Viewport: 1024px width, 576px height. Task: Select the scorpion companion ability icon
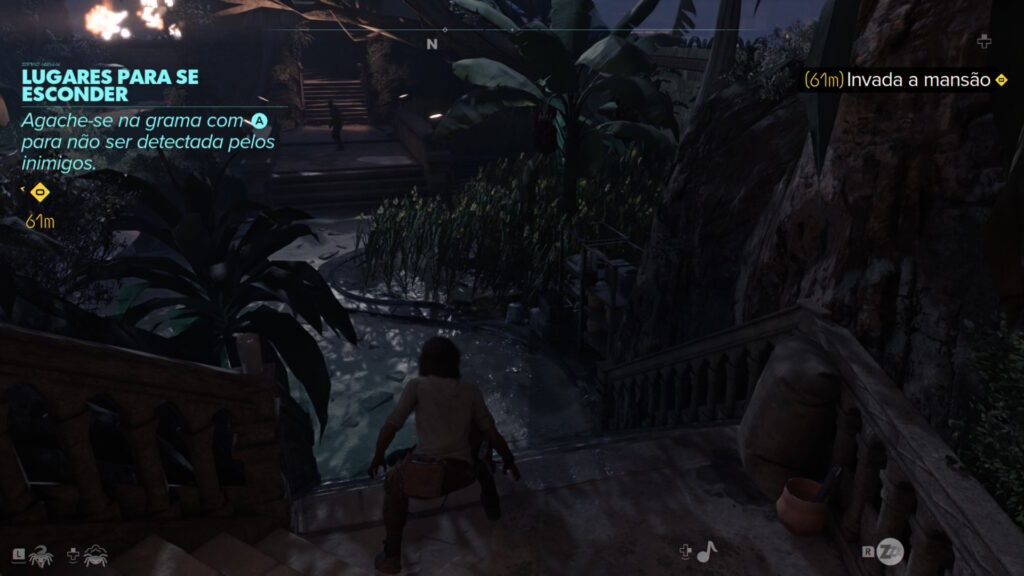coord(42,553)
